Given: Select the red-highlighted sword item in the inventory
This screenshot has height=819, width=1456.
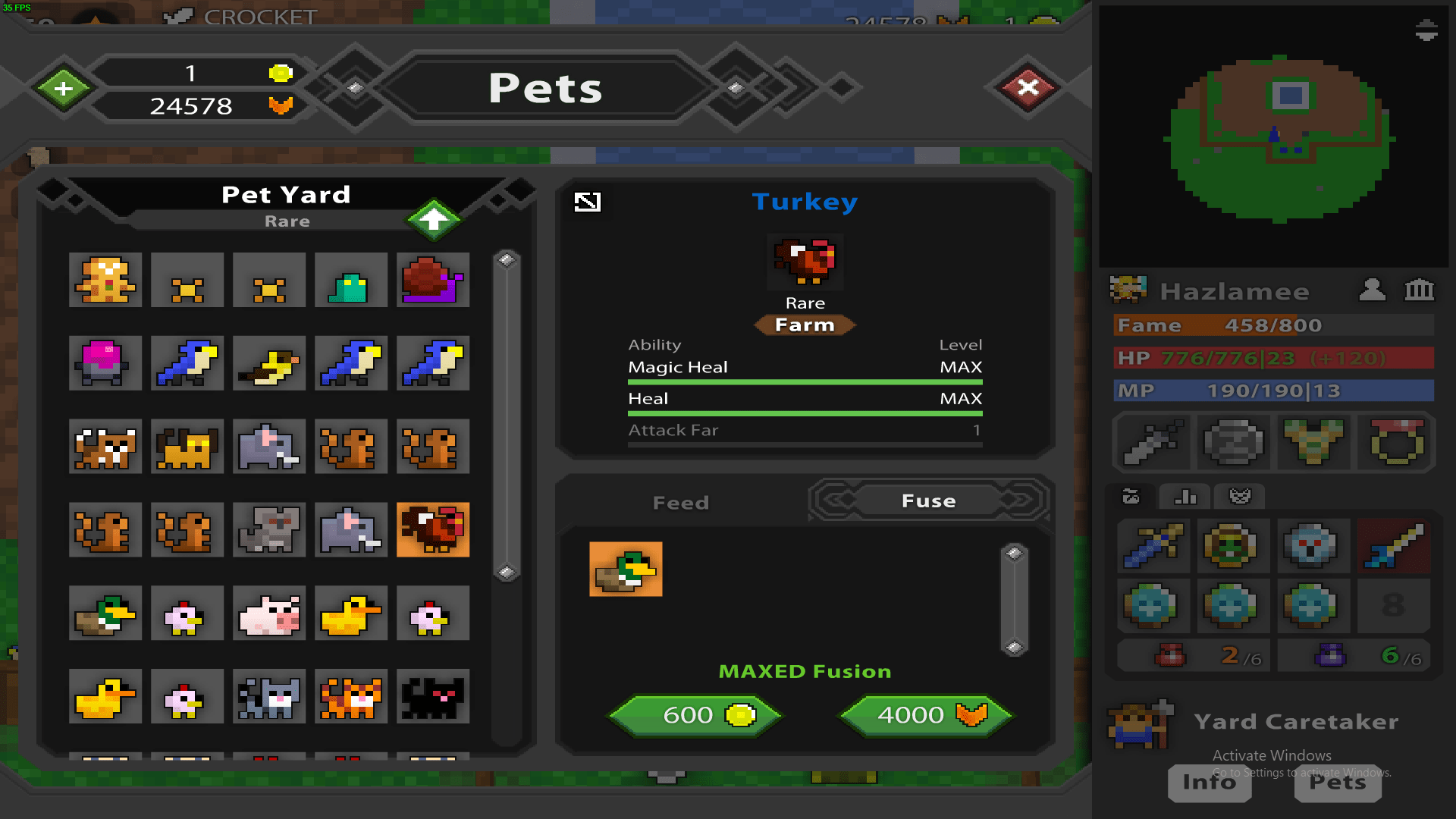Looking at the screenshot, I should (x=1394, y=546).
